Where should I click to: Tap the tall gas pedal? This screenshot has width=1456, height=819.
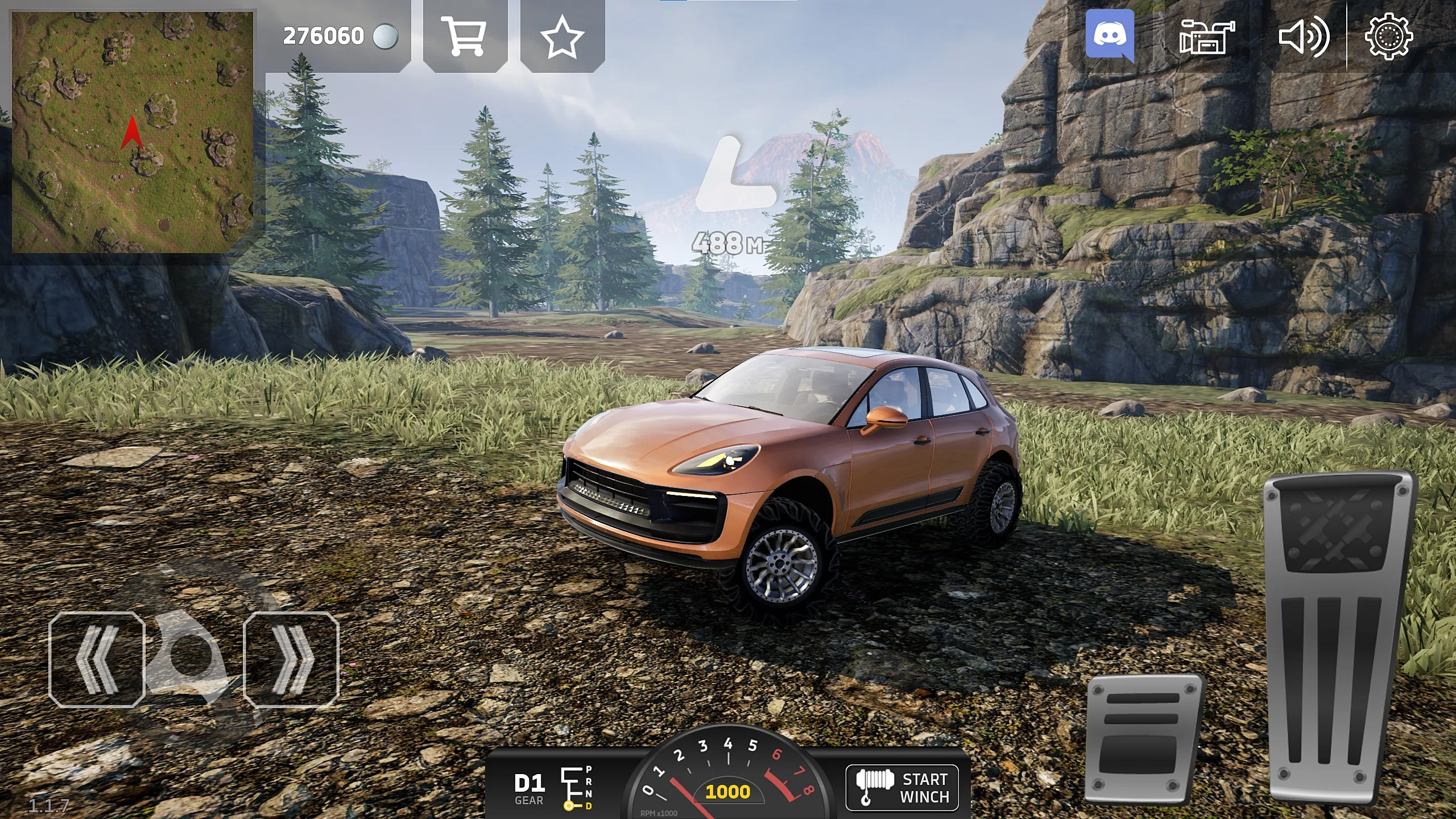[x=1340, y=637]
